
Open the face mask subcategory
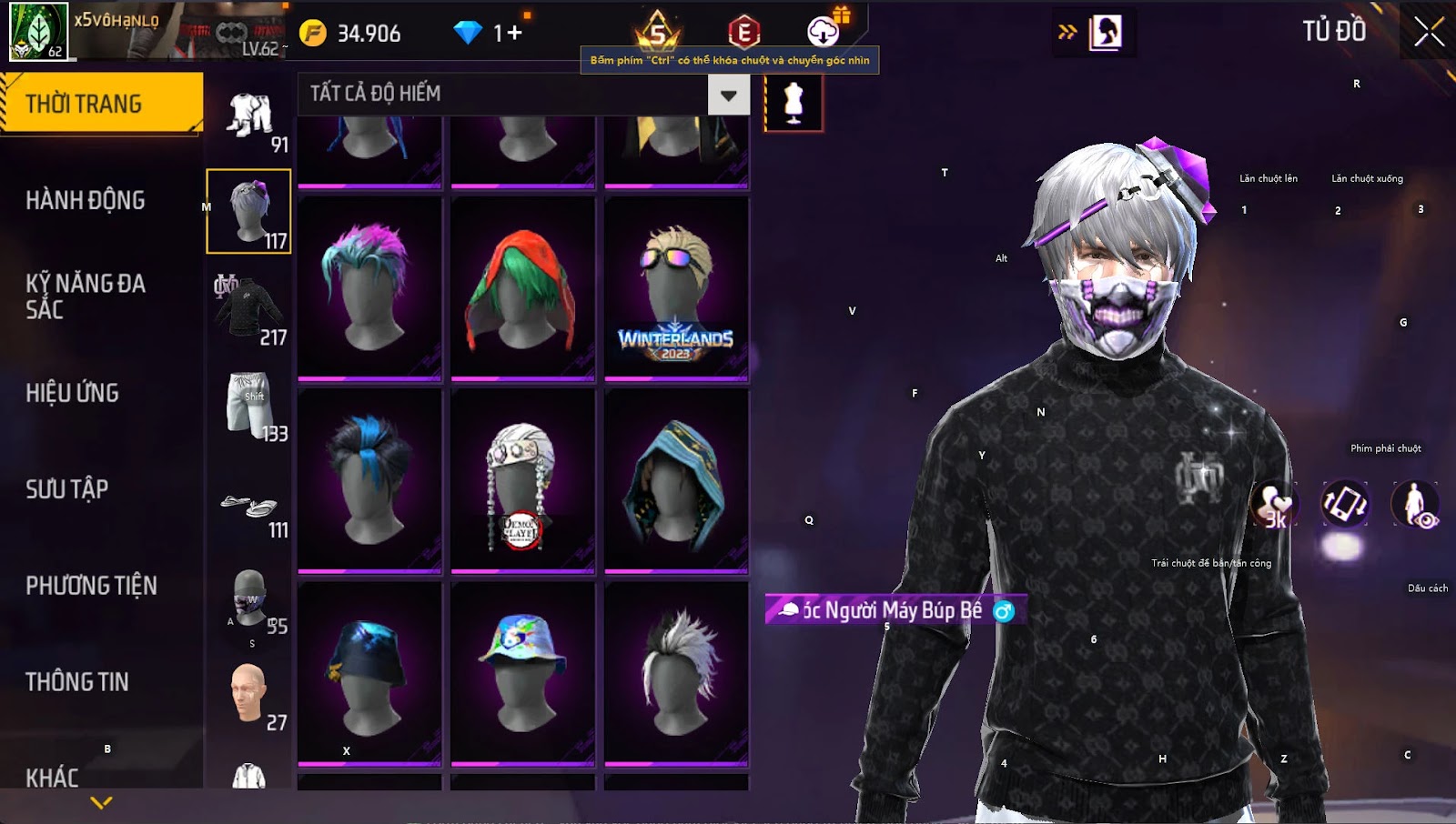249,598
